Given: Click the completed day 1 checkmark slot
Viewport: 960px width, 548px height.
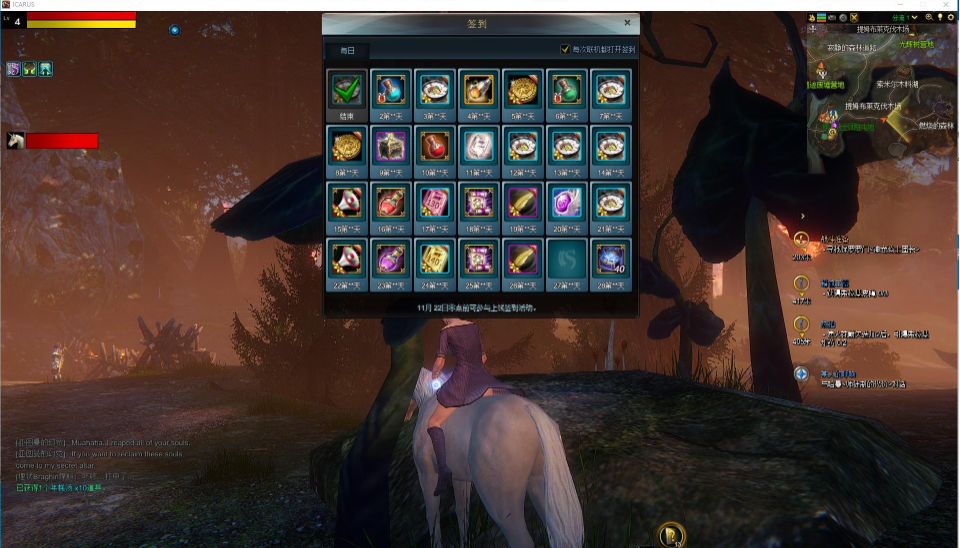Looking at the screenshot, I should (347, 89).
